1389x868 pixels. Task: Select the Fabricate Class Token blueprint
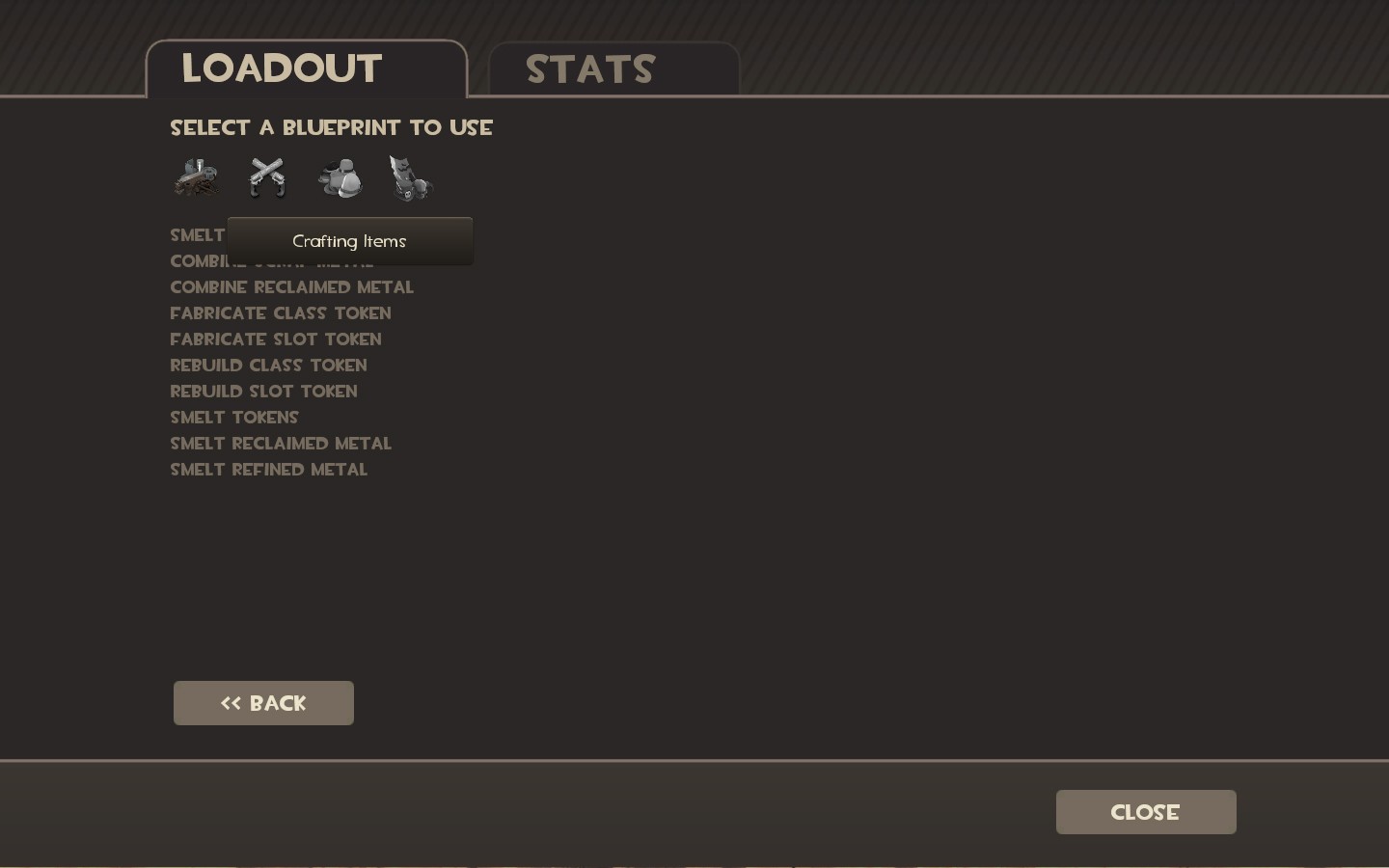point(280,312)
